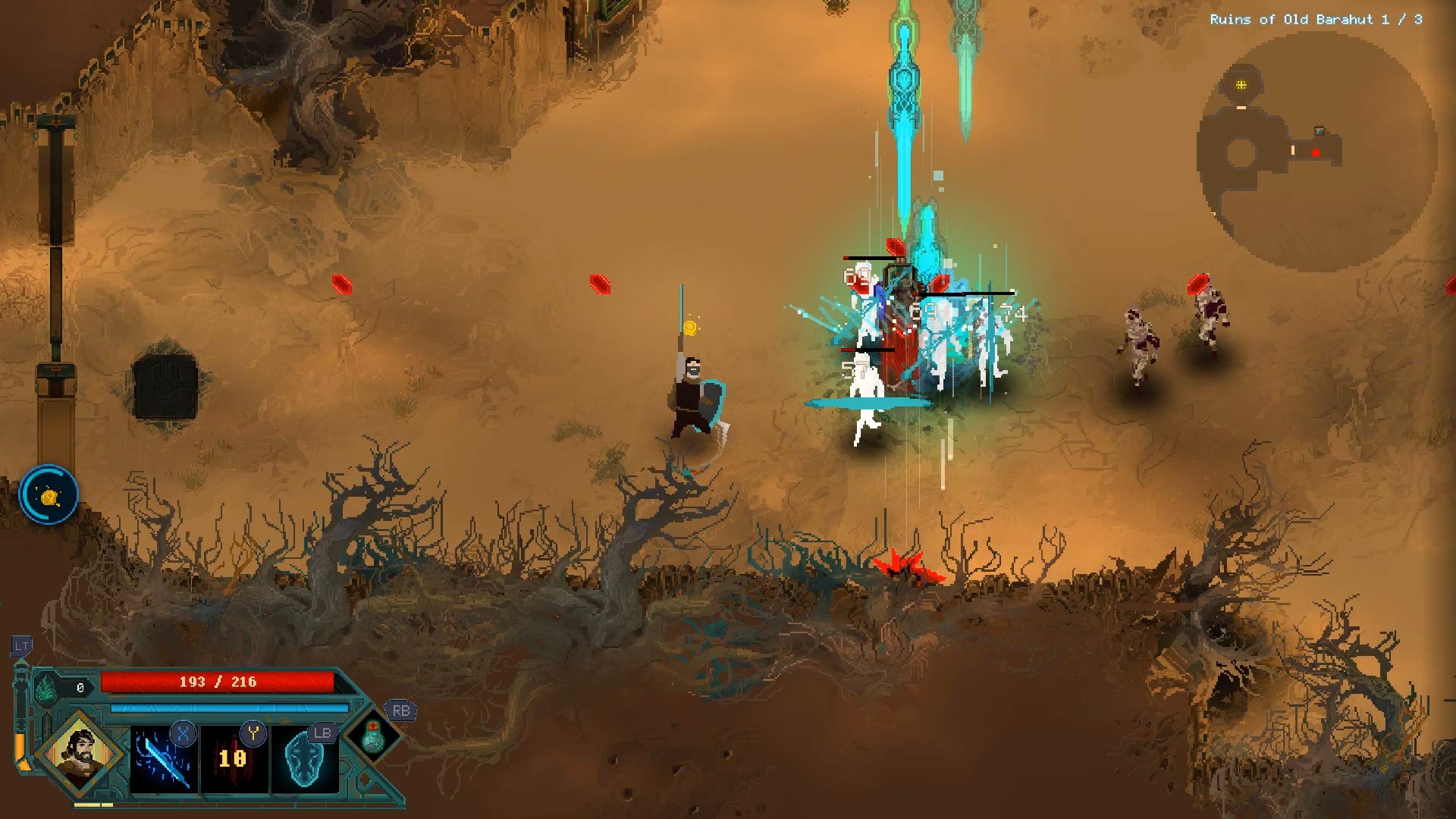Screen dimensions: 1456x819
Task: Click the red health bar showing 193/216
Action: (x=218, y=681)
